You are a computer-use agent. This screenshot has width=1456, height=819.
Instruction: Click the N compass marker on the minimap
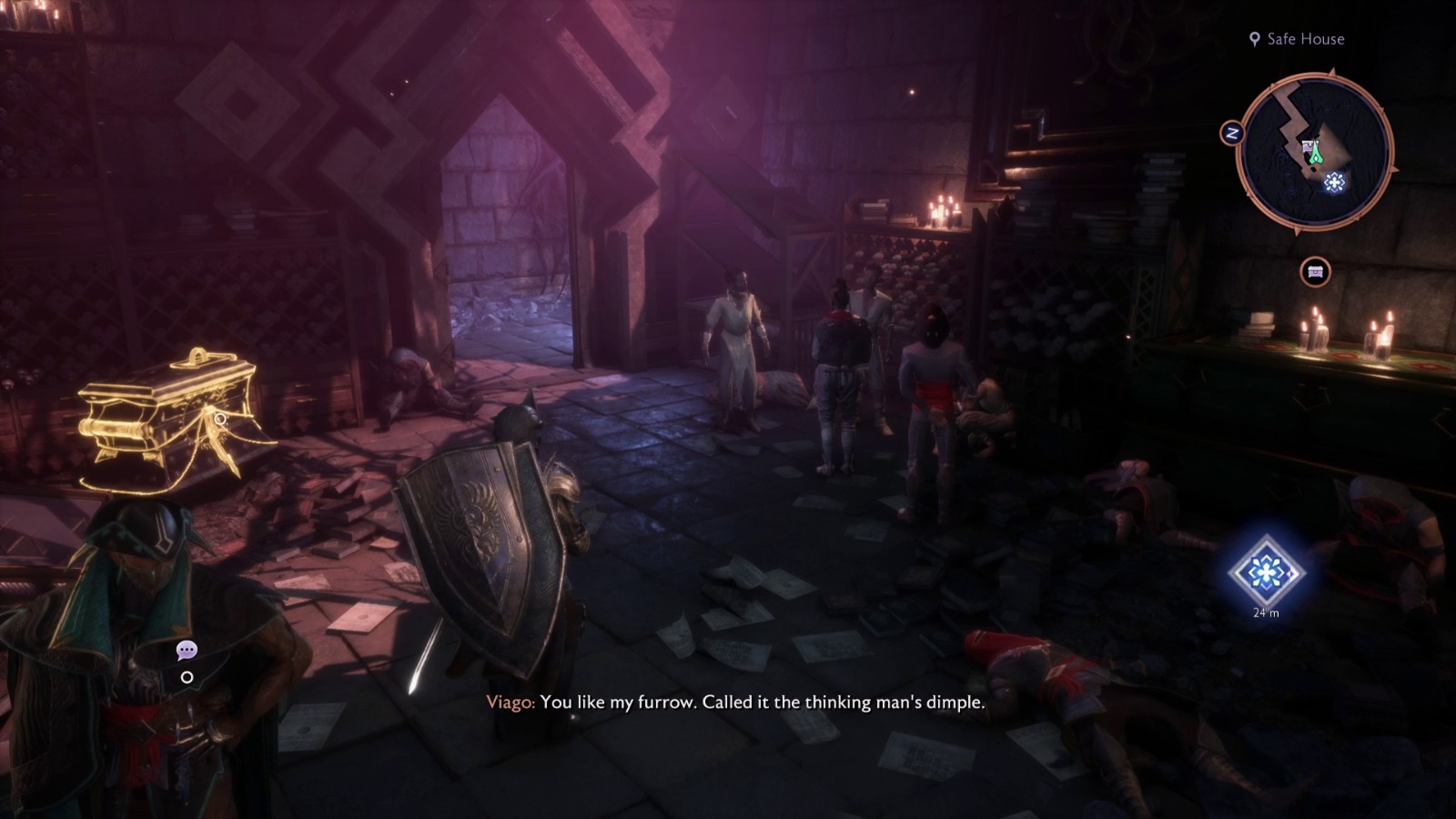coord(1232,132)
